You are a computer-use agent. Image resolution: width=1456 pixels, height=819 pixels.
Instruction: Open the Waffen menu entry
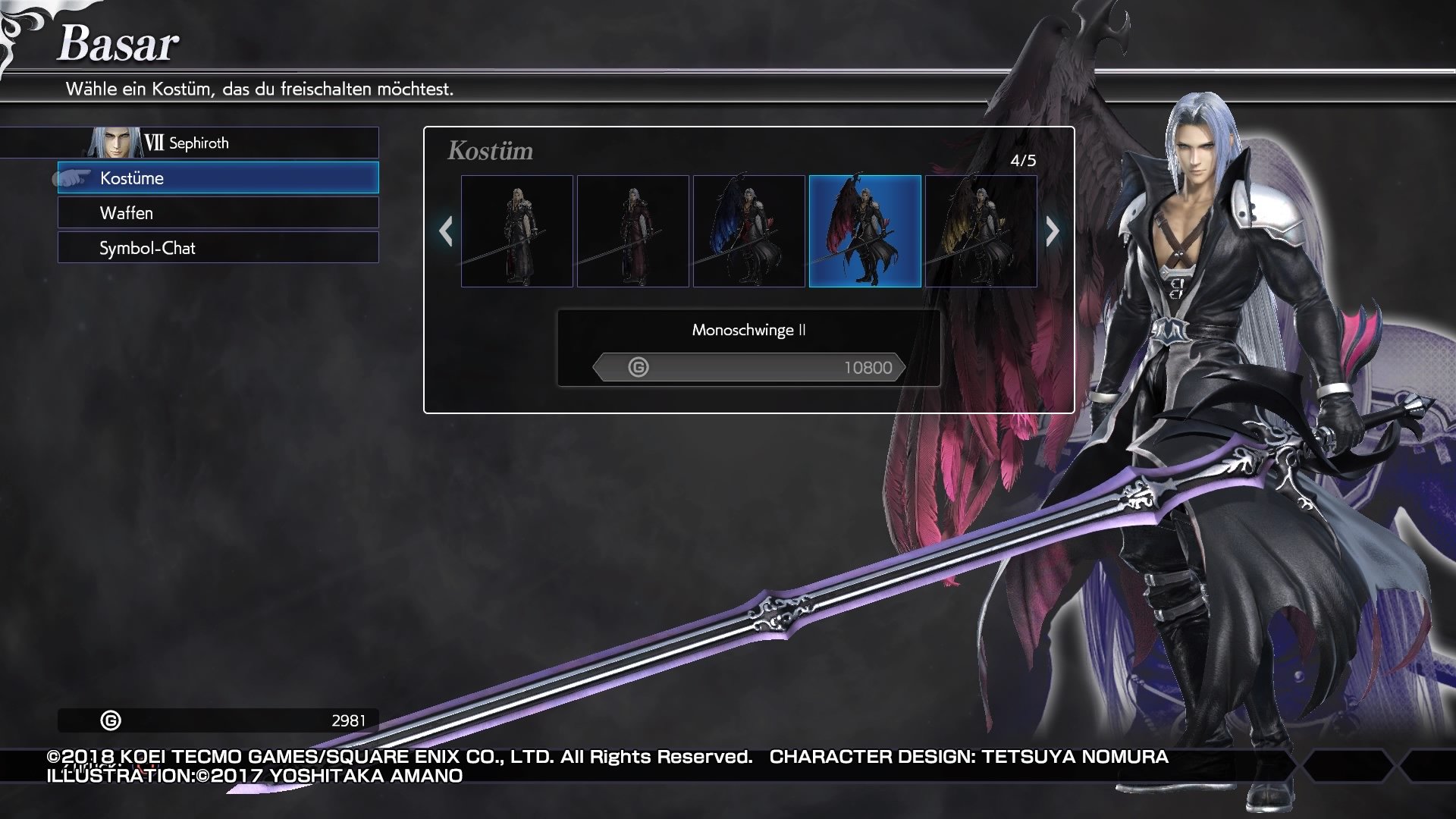tap(218, 213)
